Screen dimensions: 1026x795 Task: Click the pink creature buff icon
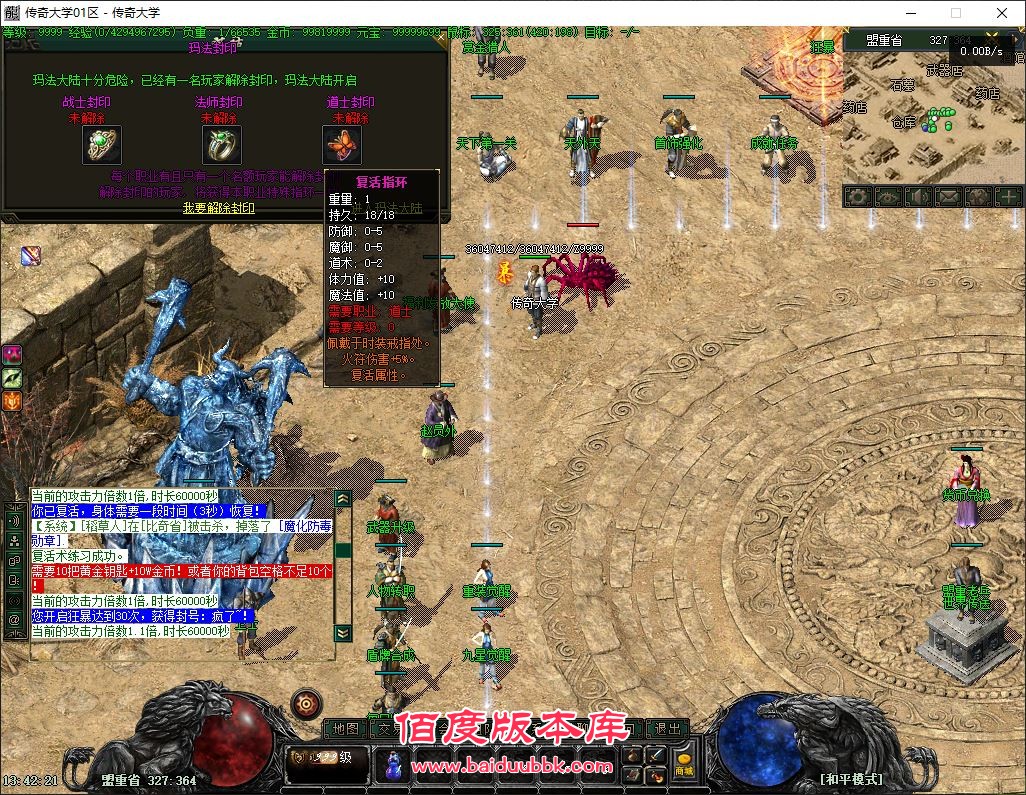pos(13,354)
